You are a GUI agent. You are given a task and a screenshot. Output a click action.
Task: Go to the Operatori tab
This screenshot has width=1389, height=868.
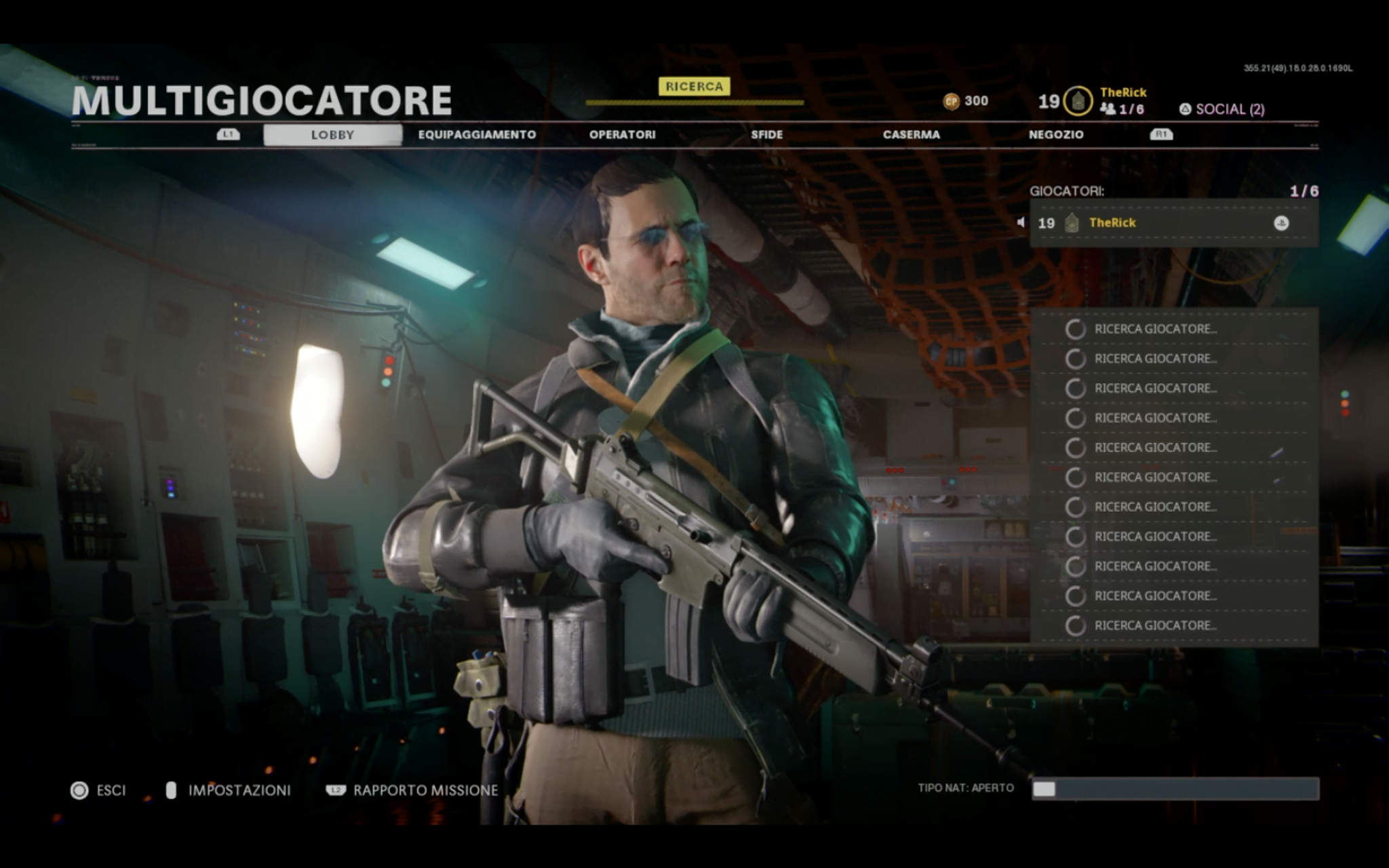(x=622, y=134)
